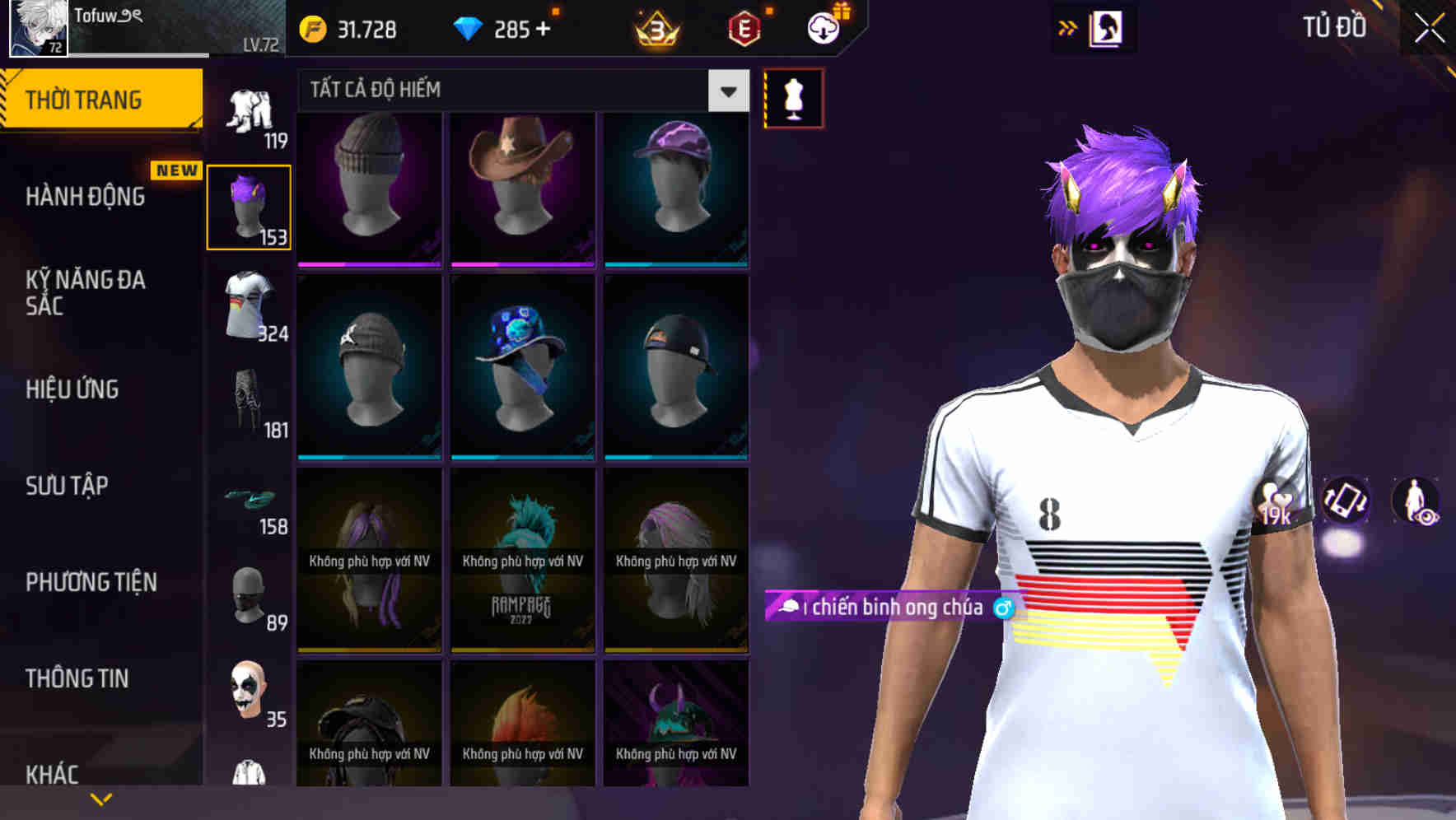1456x820 pixels.
Task: Like the outfit with the 19k heart button
Action: point(1274,502)
